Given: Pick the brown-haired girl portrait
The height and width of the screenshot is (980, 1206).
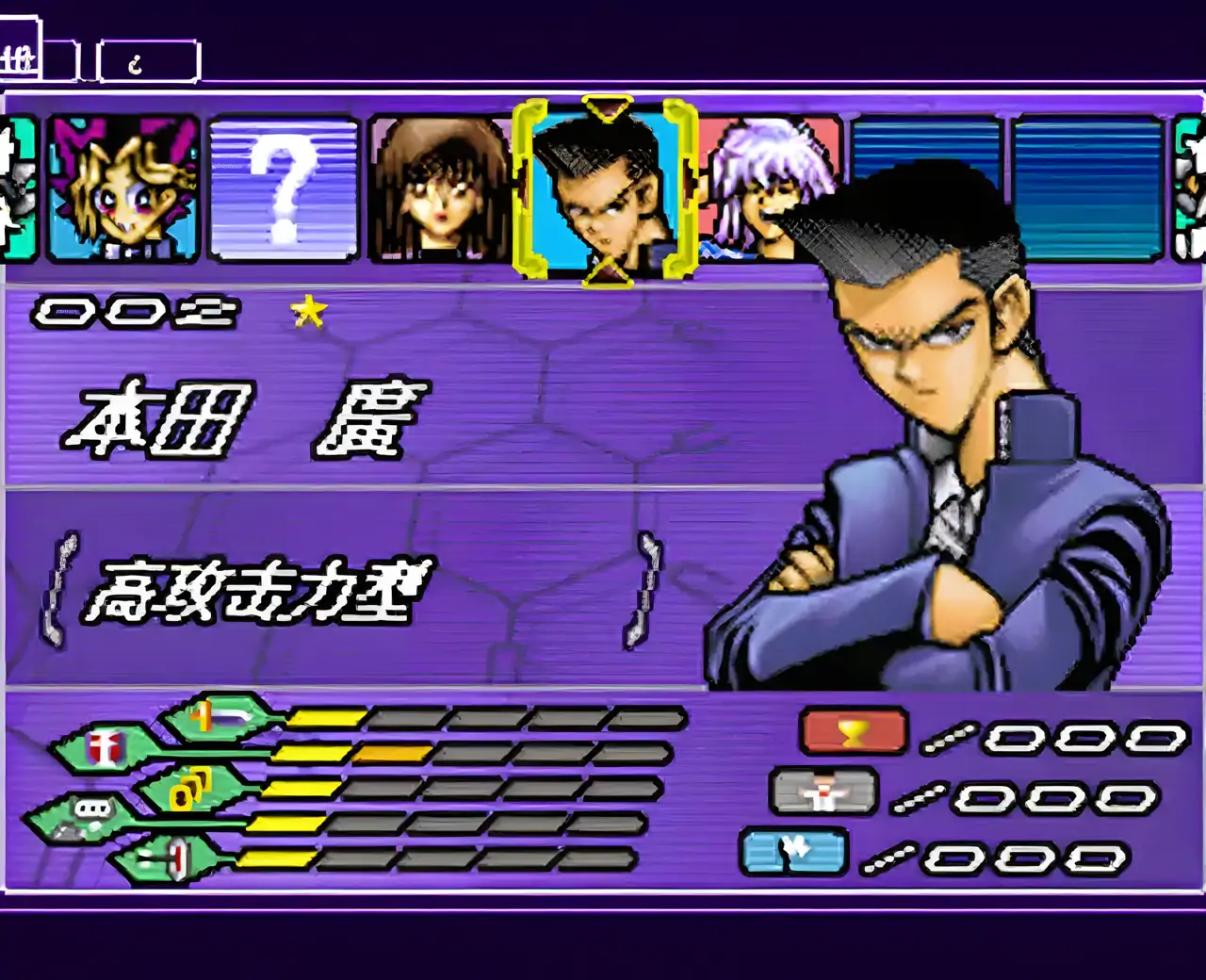Looking at the screenshot, I should (439, 190).
